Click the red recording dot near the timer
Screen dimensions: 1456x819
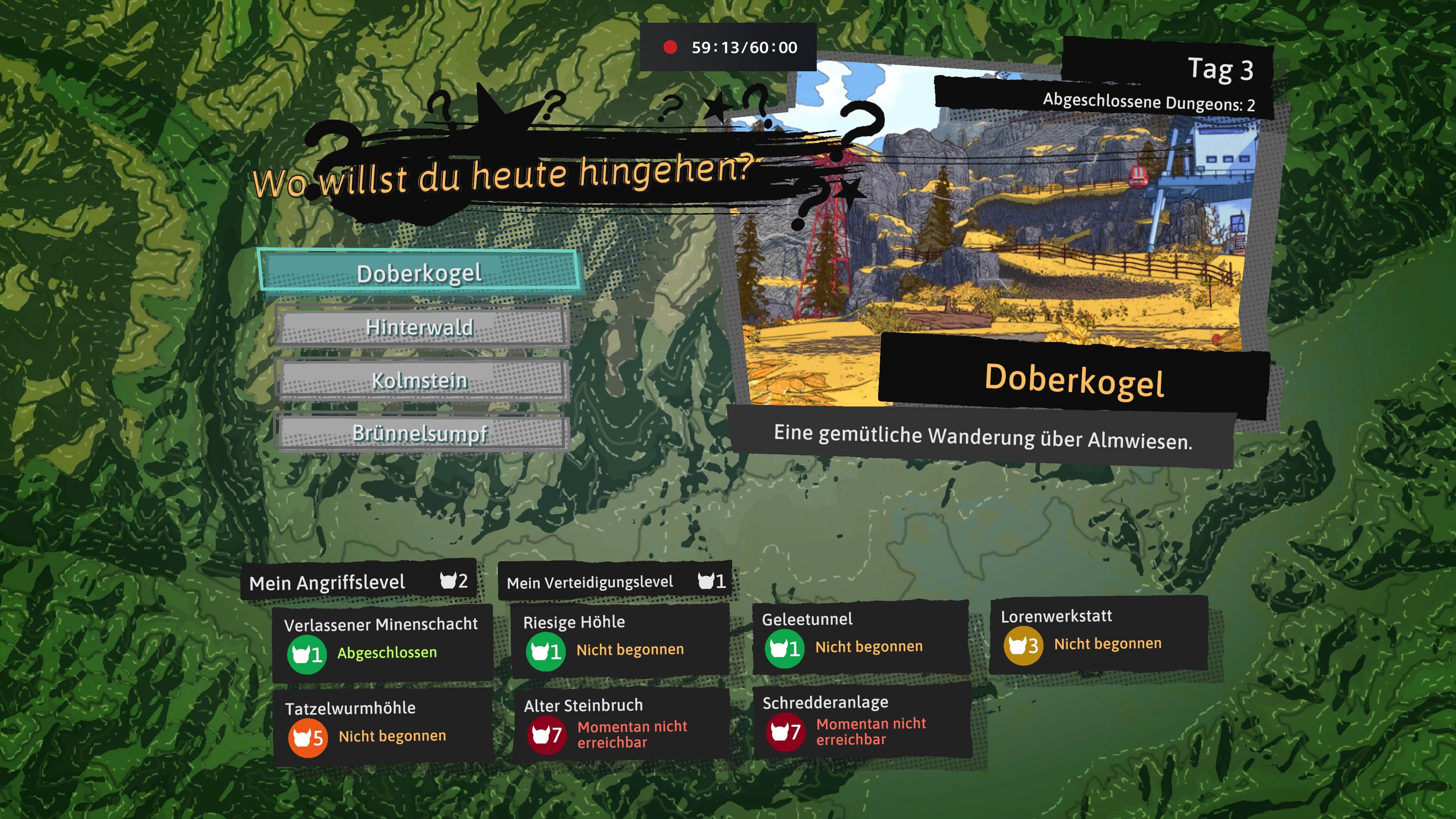pyautogui.click(x=670, y=47)
